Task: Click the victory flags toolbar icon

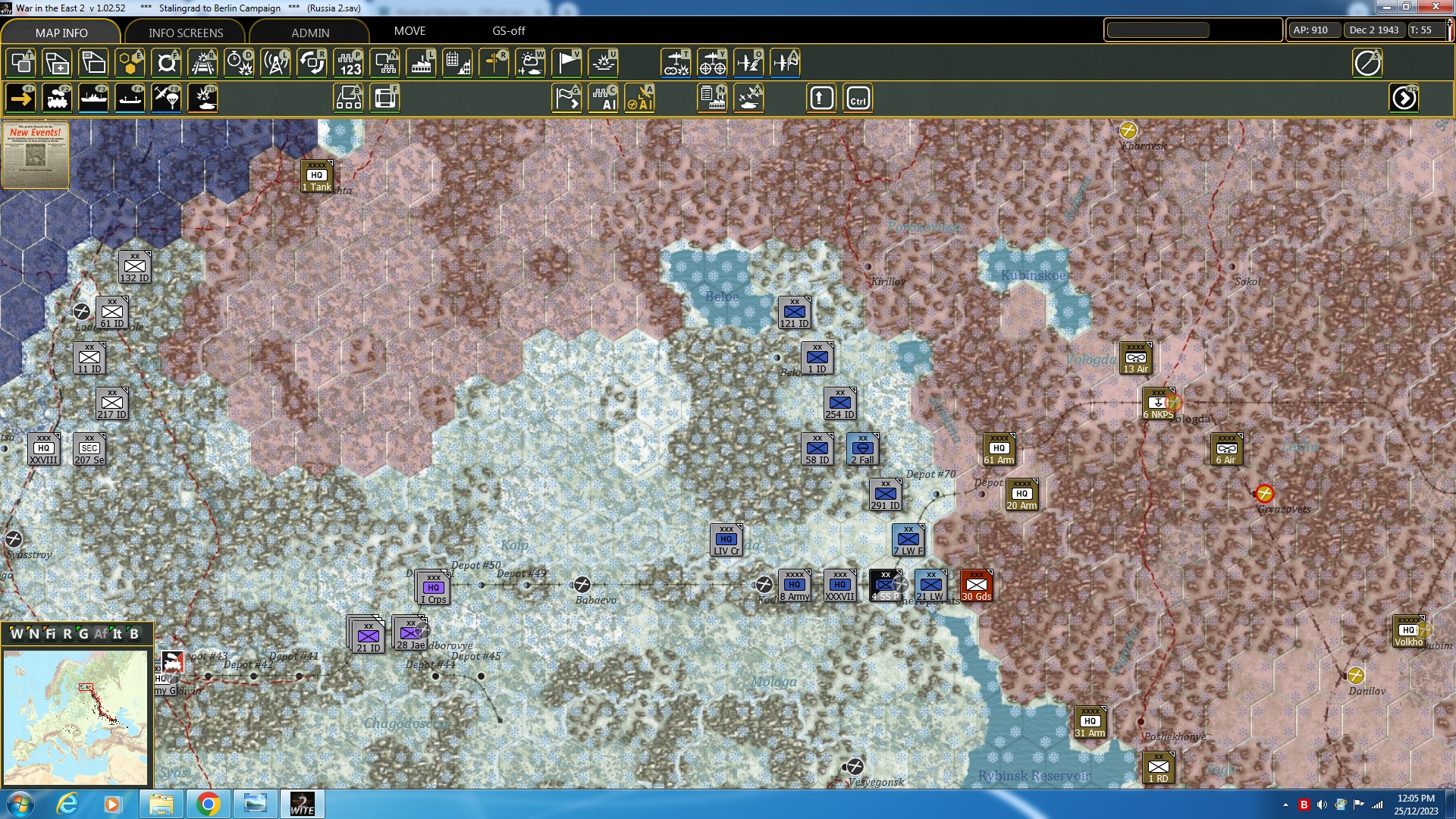Action: [567, 63]
